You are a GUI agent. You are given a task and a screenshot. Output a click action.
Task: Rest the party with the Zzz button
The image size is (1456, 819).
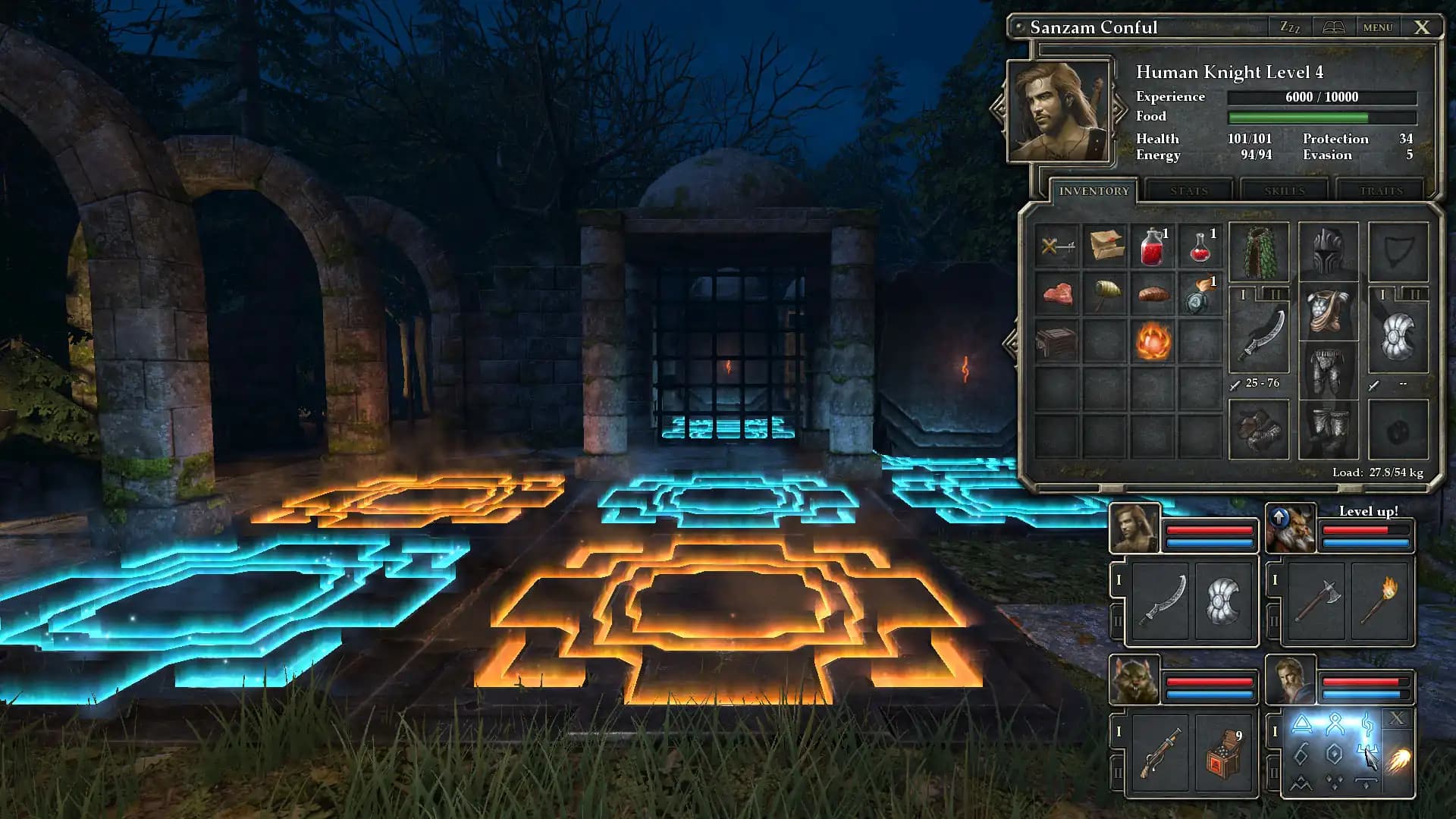[x=1289, y=27]
